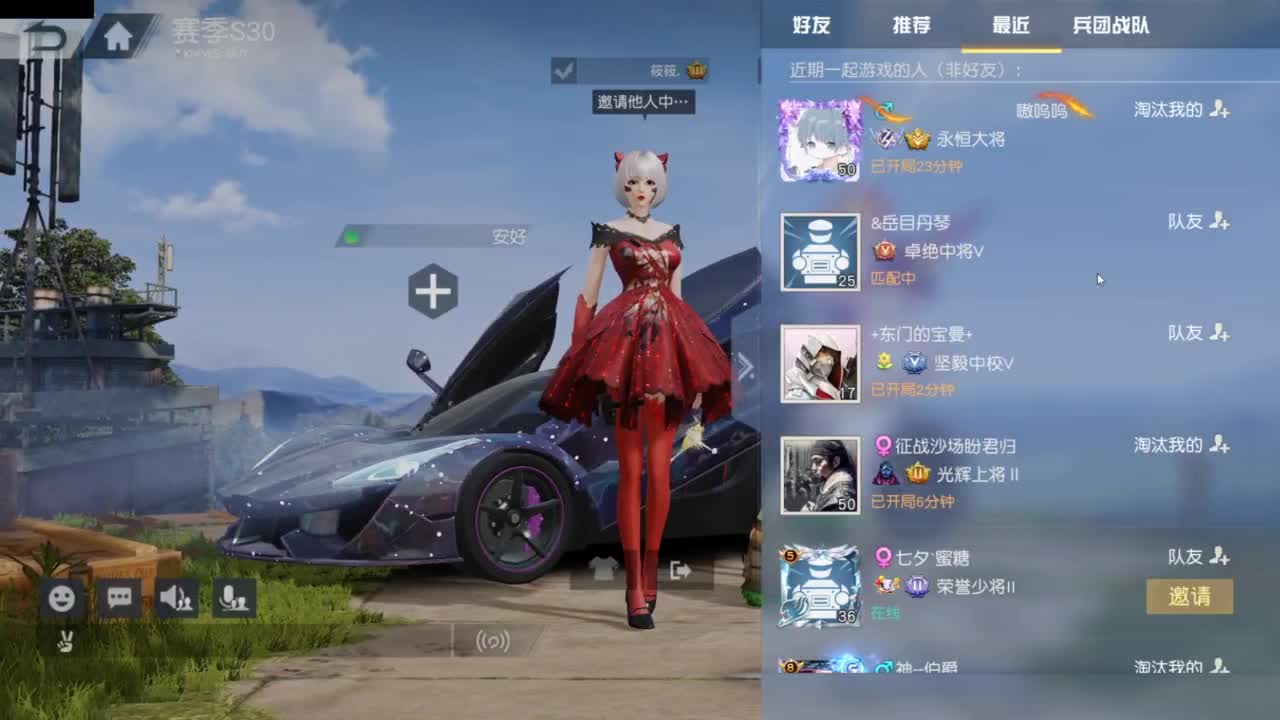Click the plus icon to add a teammate
This screenshot has height=720, width=1280.
pyautogui.click(x=432, y=291)
